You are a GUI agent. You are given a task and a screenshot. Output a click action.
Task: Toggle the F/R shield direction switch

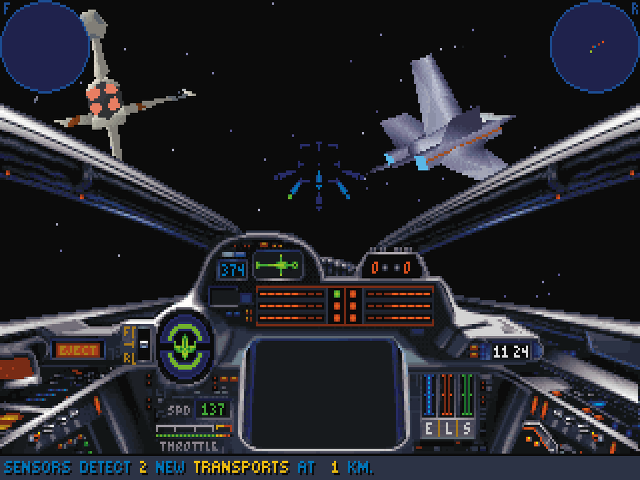141,343
